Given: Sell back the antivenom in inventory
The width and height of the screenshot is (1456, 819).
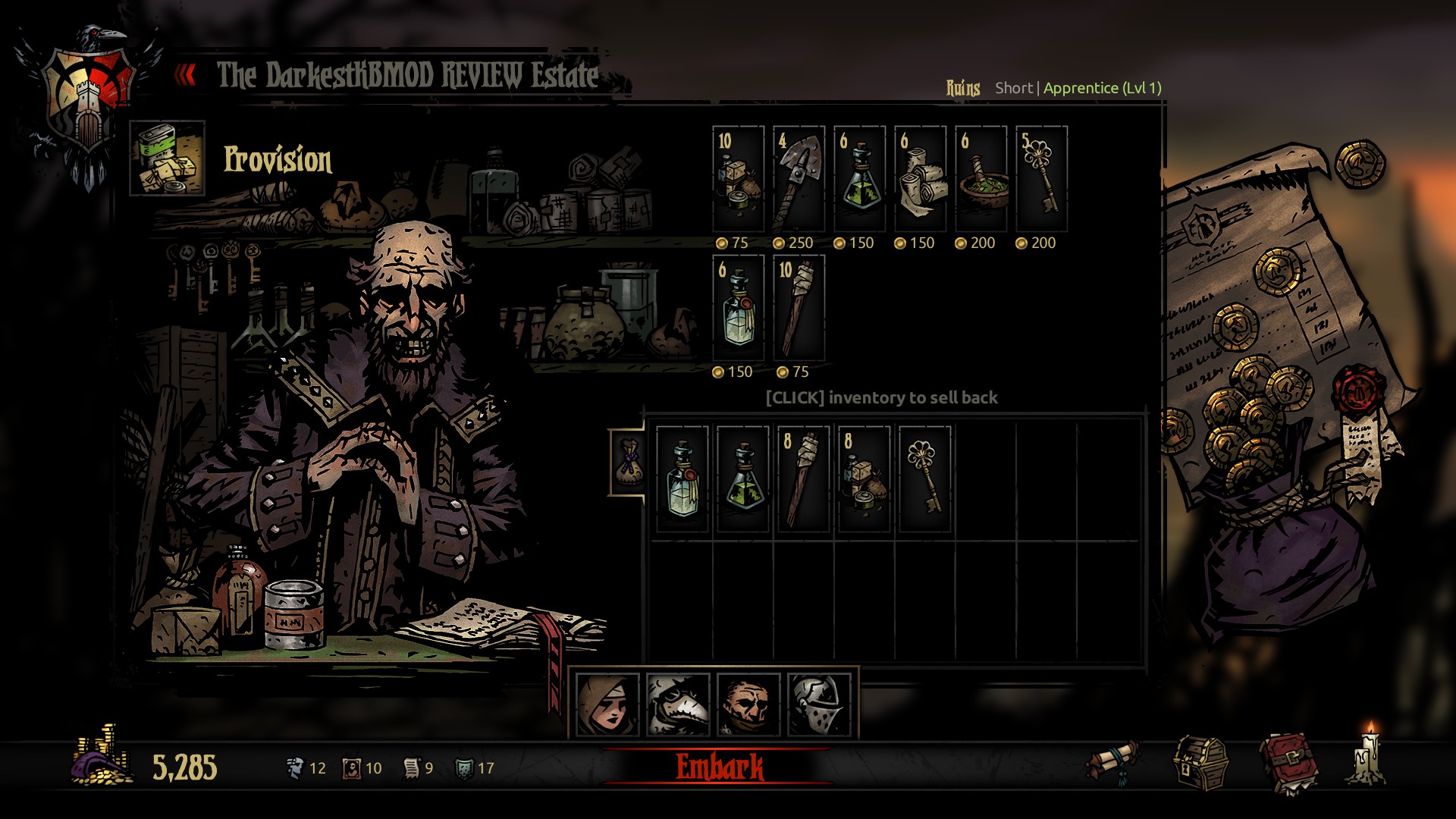Looking at the screenshot, I should click(x=742, y=479).
